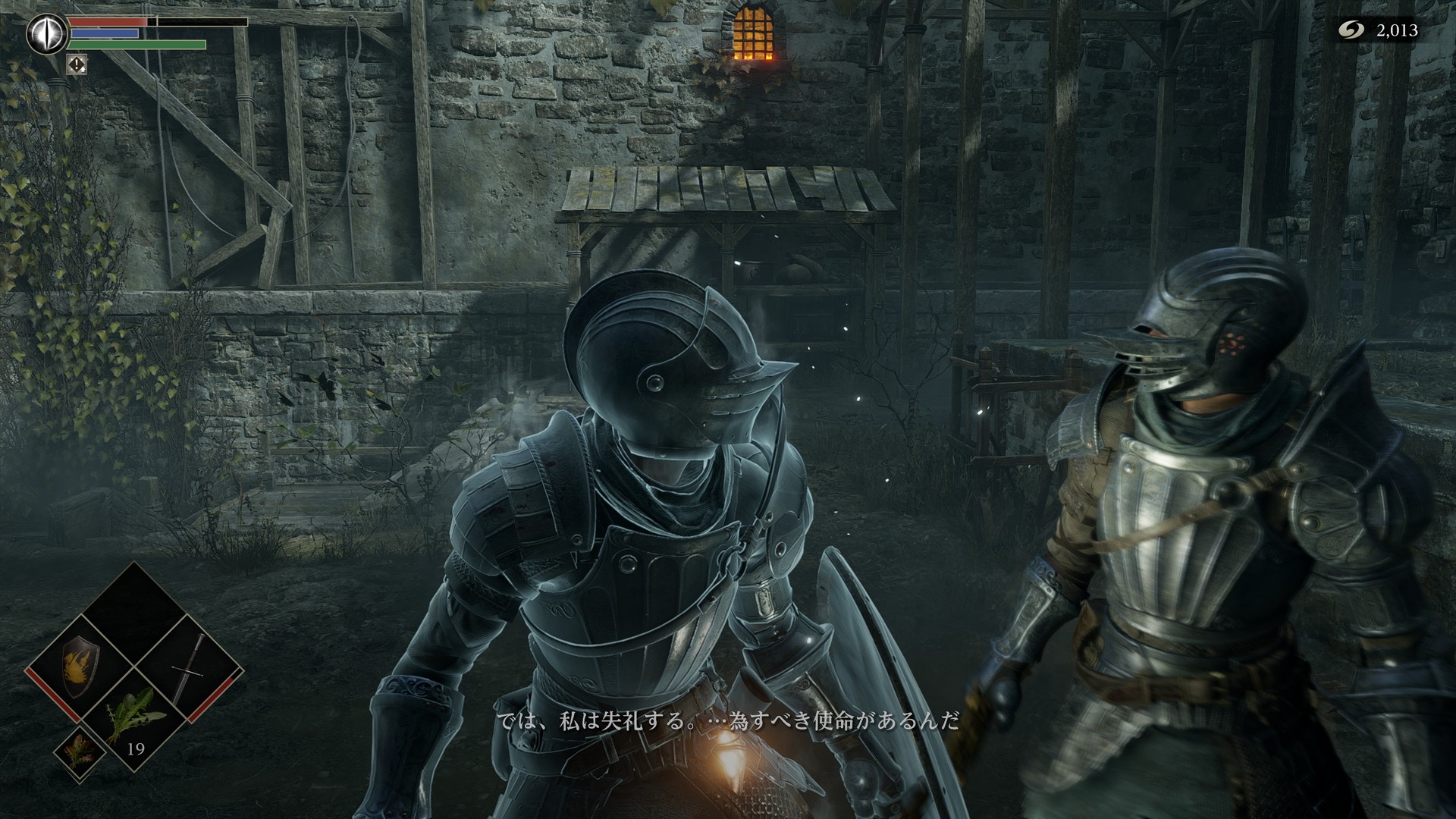Click the souls swirl icon
Viewport: 1456px width, 819px height.
[1348, 30]
